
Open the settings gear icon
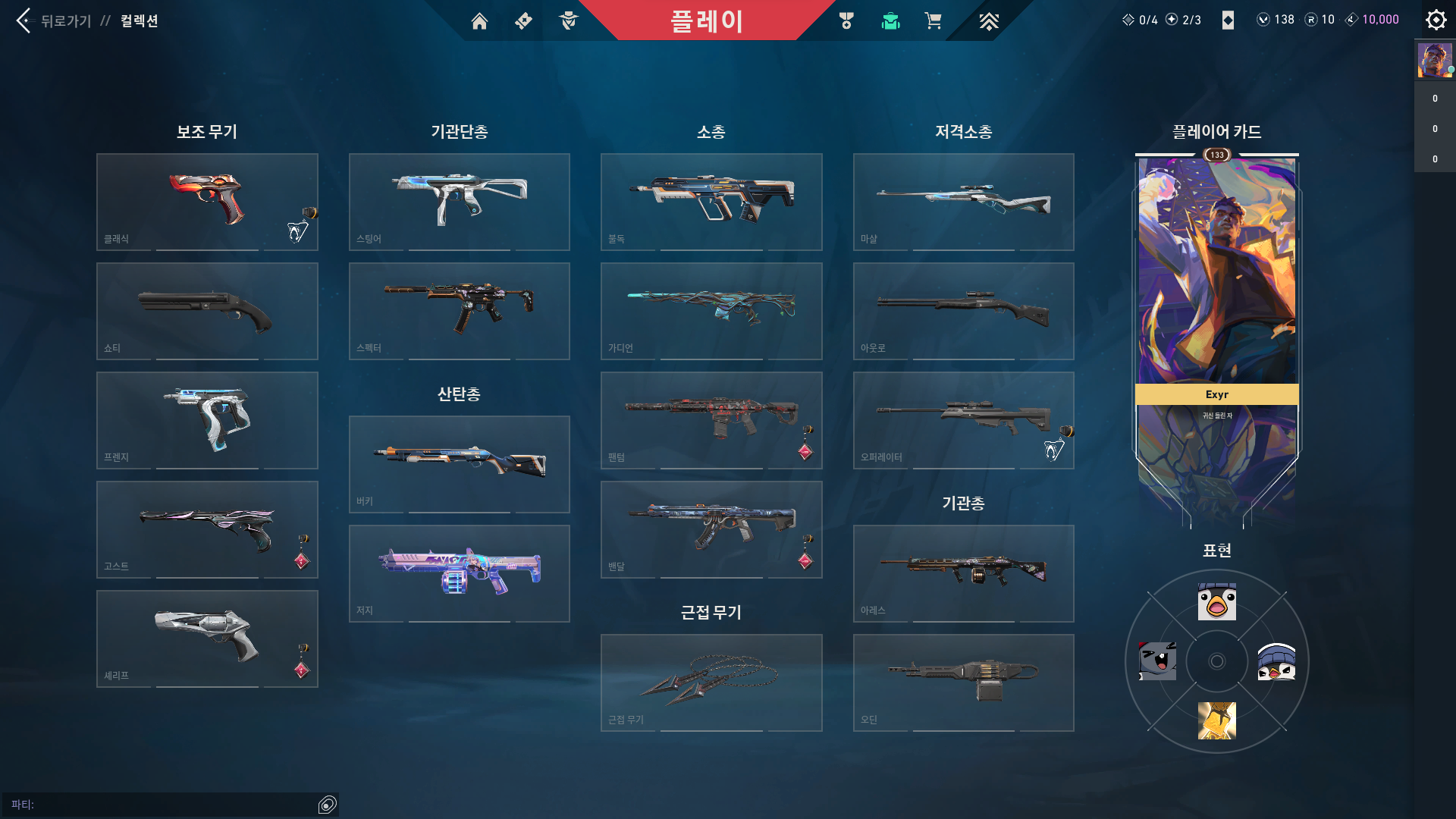click(x=1436, y=20)
